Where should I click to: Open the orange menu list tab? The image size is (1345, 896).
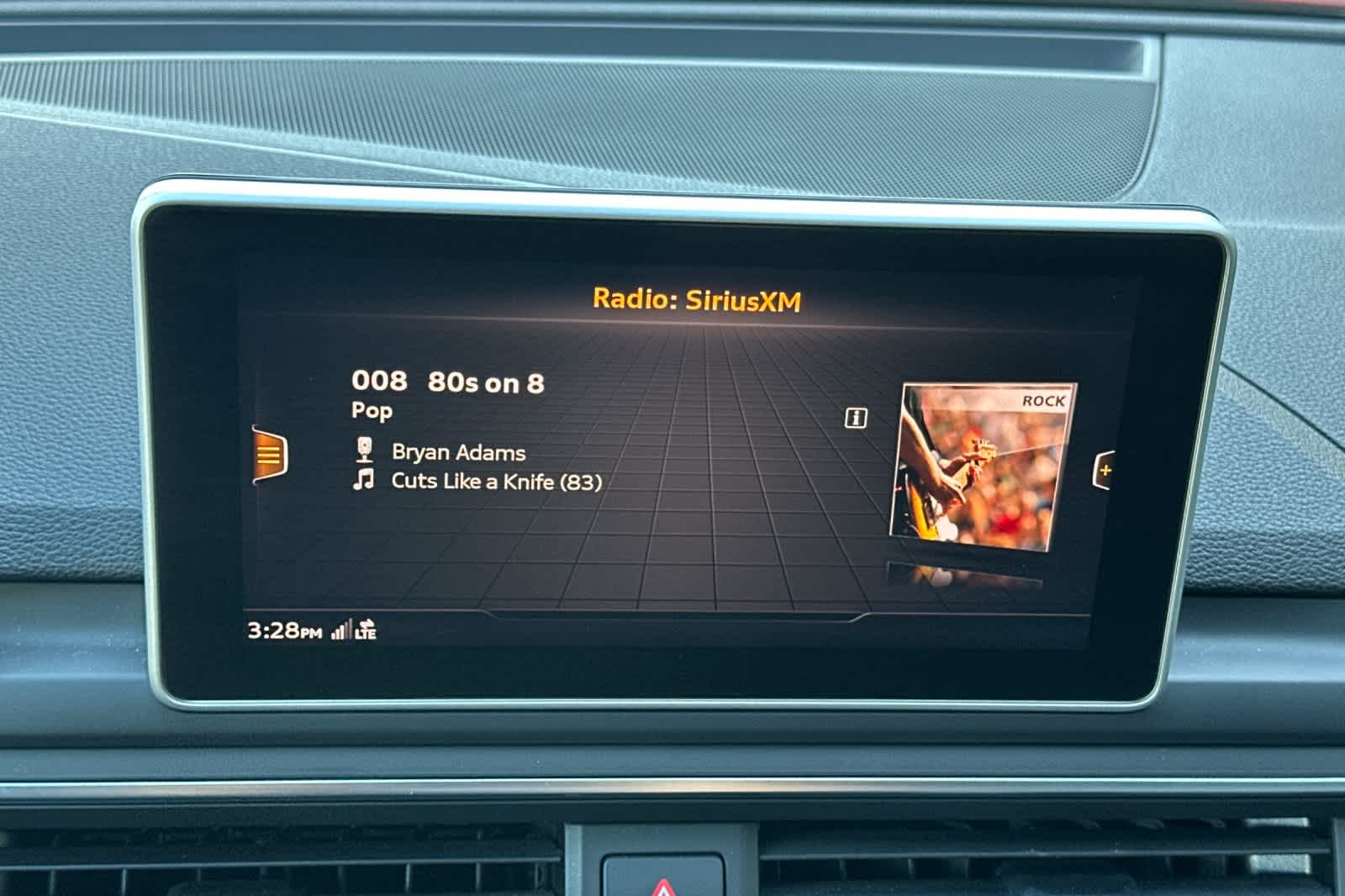(x=269, y=456)
